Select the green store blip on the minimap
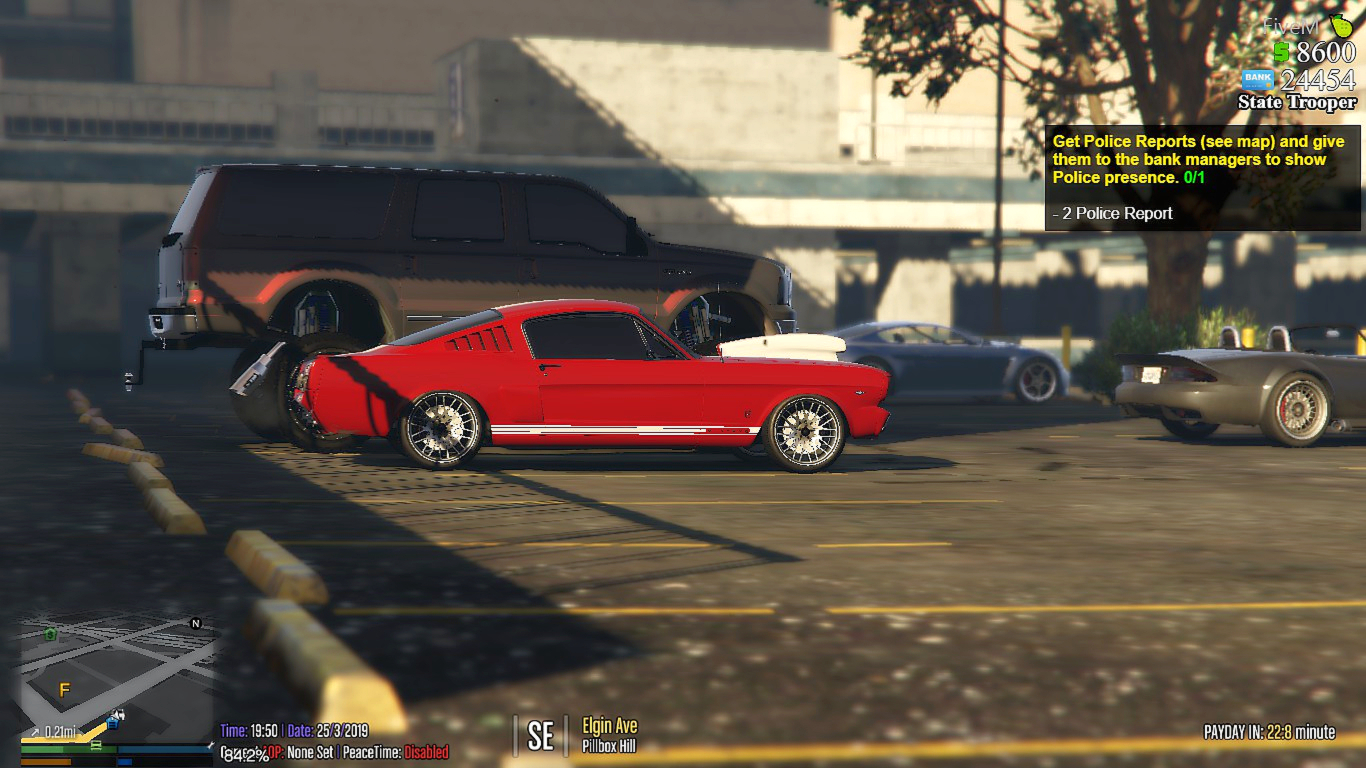This screenshot has height=768, width=1366. click(49, 635)
